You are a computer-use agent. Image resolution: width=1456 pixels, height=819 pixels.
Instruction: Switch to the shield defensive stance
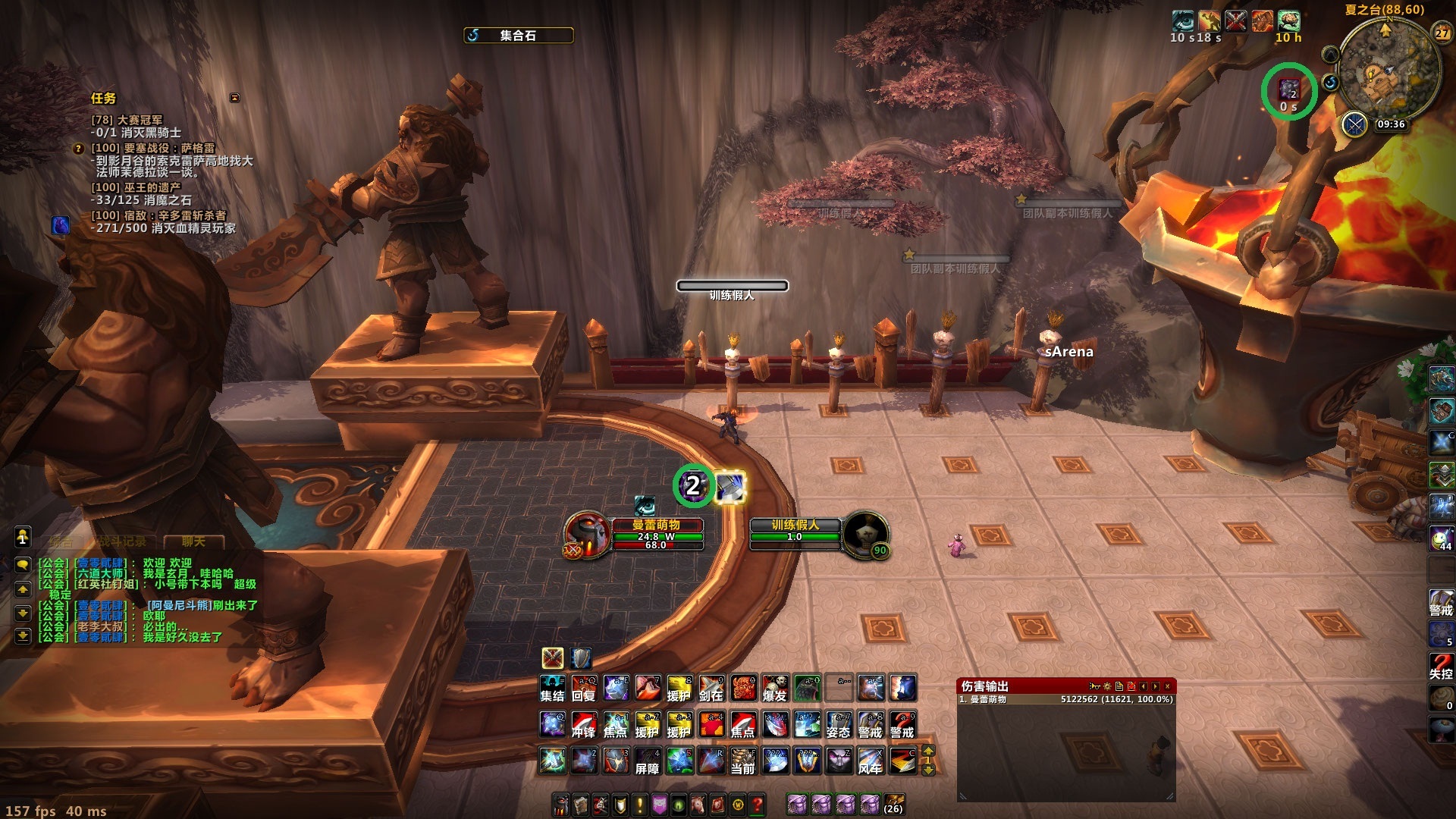582,657
